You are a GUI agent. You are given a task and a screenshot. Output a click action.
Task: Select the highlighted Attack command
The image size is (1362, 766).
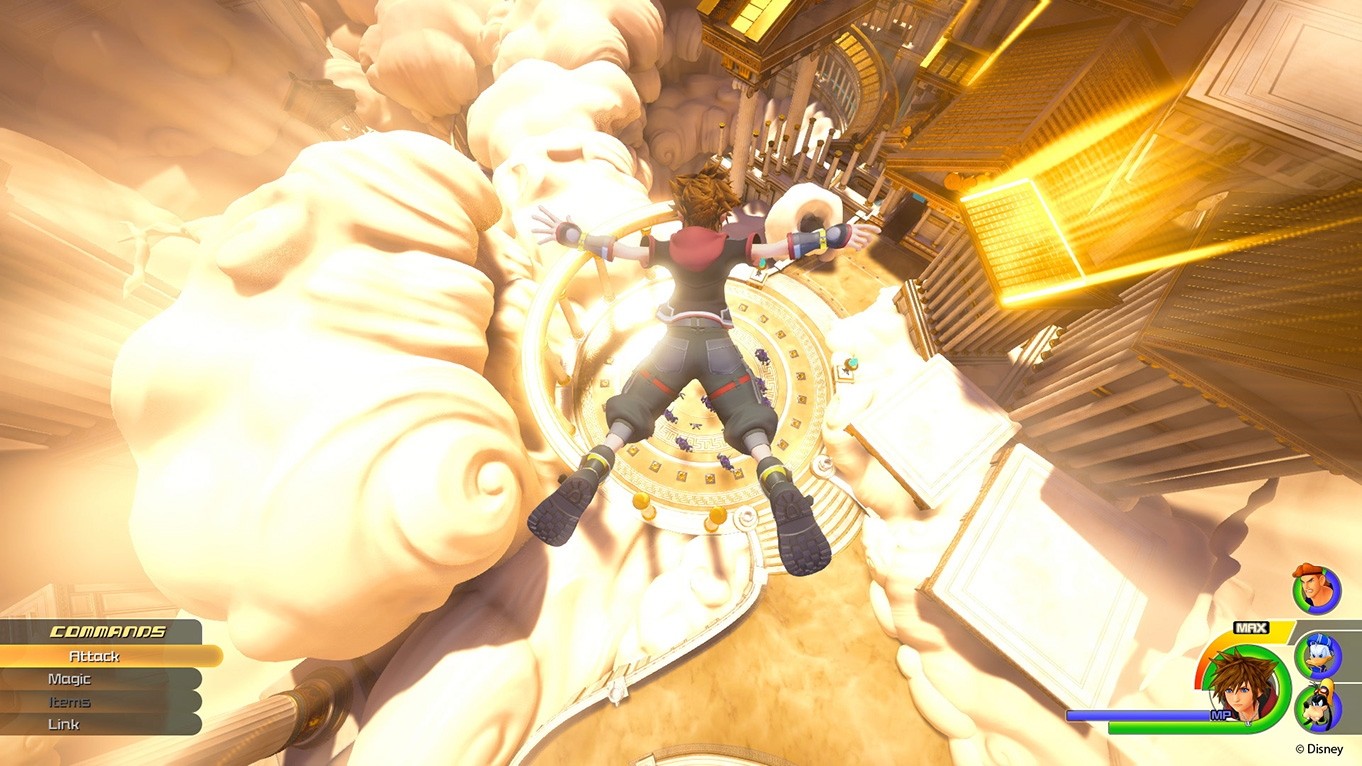(x=92, y=656)
